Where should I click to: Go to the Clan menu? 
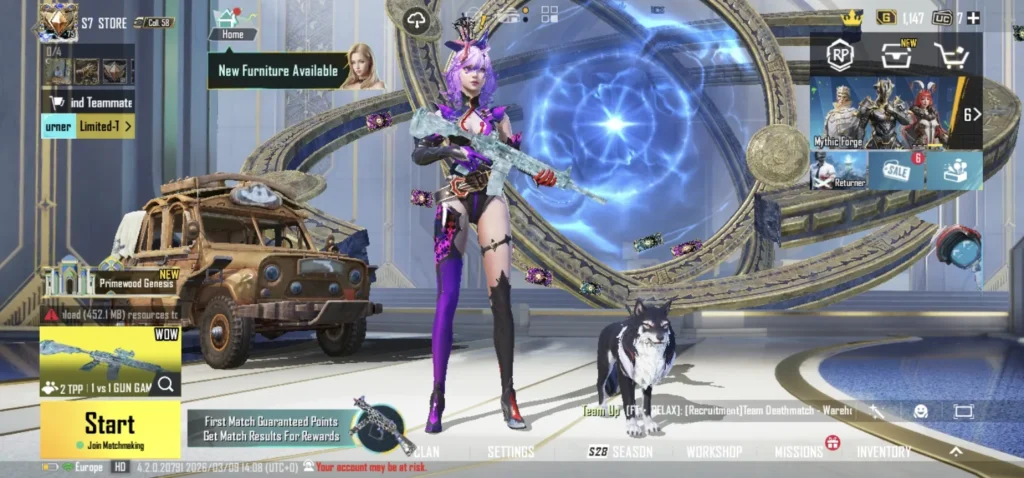pyautogui.click(x=426, y=452)
